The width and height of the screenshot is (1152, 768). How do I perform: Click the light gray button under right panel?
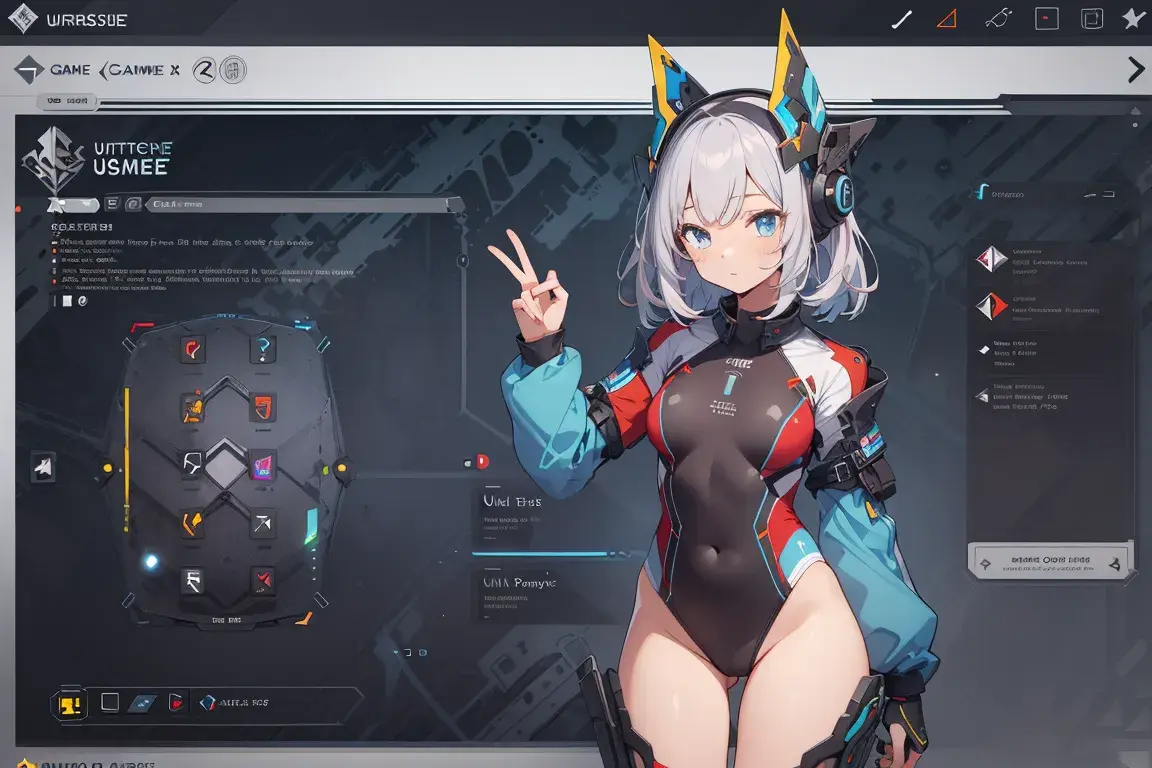1050,561
